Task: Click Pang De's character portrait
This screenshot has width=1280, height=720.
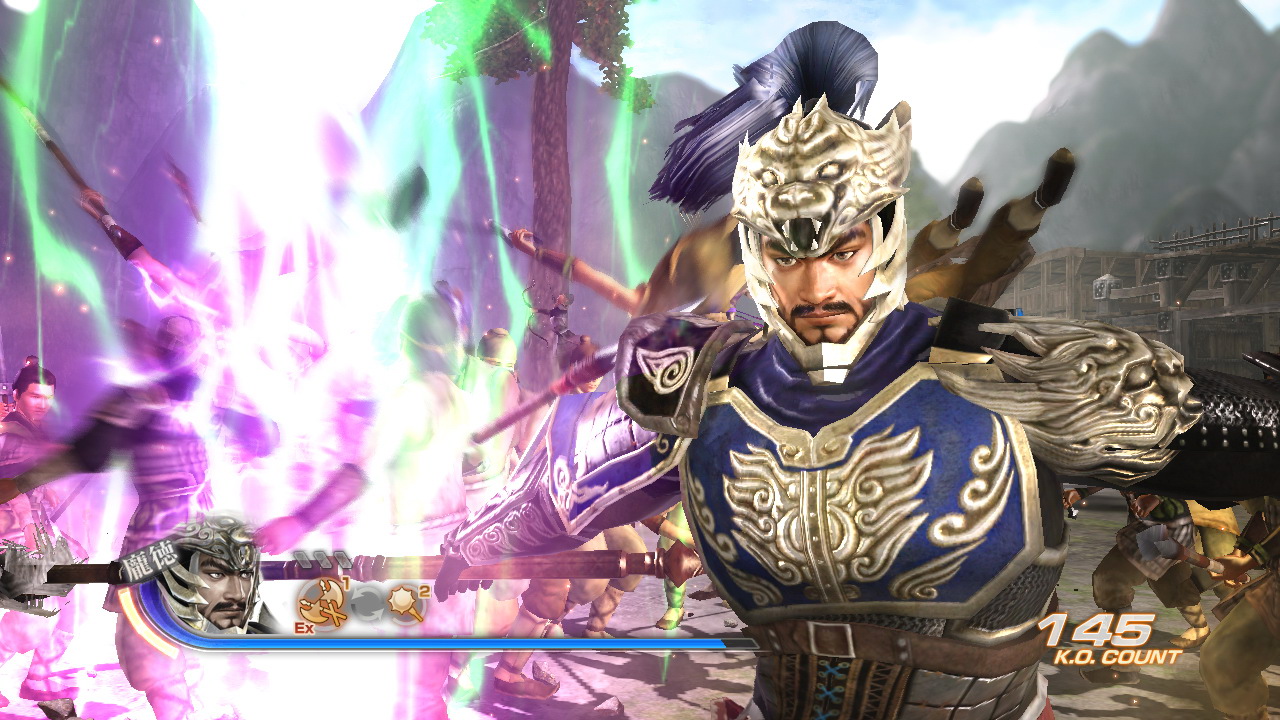Action: pyautogui.click(x=220, y=592)
